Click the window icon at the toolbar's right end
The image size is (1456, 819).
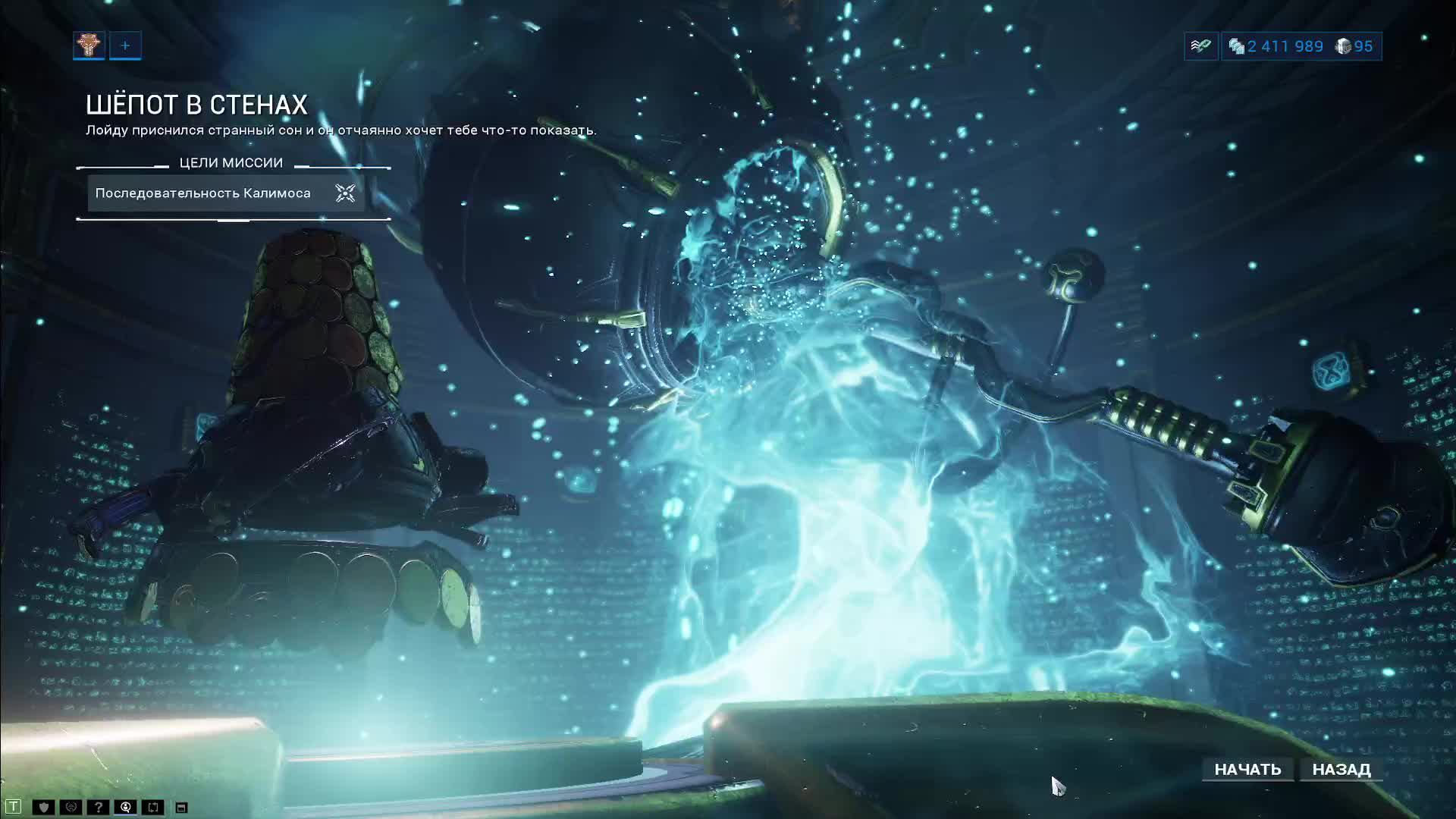tap(181, 806)
